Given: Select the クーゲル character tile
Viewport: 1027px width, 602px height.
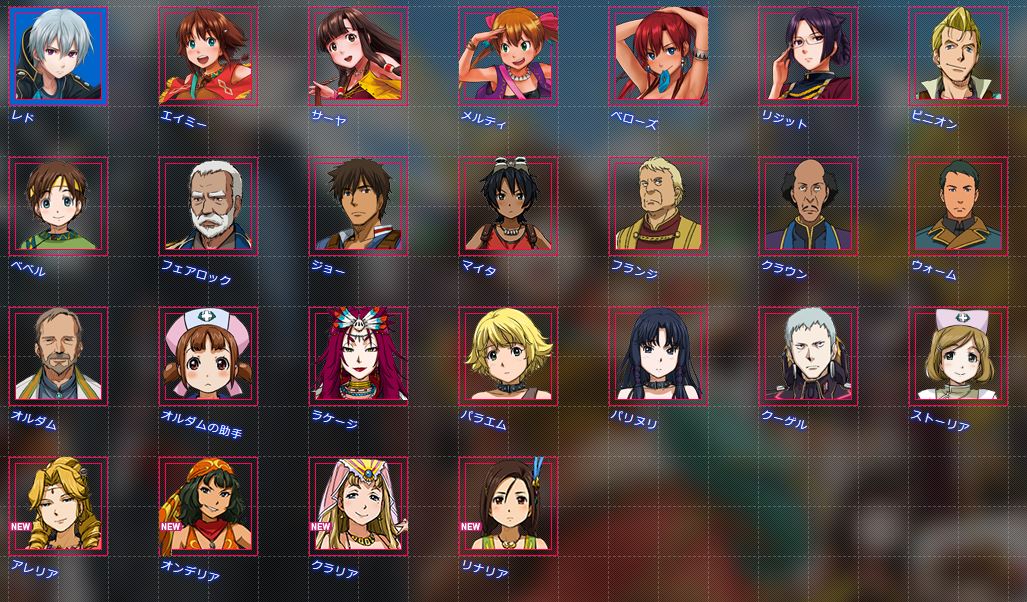Looking at the screenshot, I should pyautogui.click(x=808, y=356).
